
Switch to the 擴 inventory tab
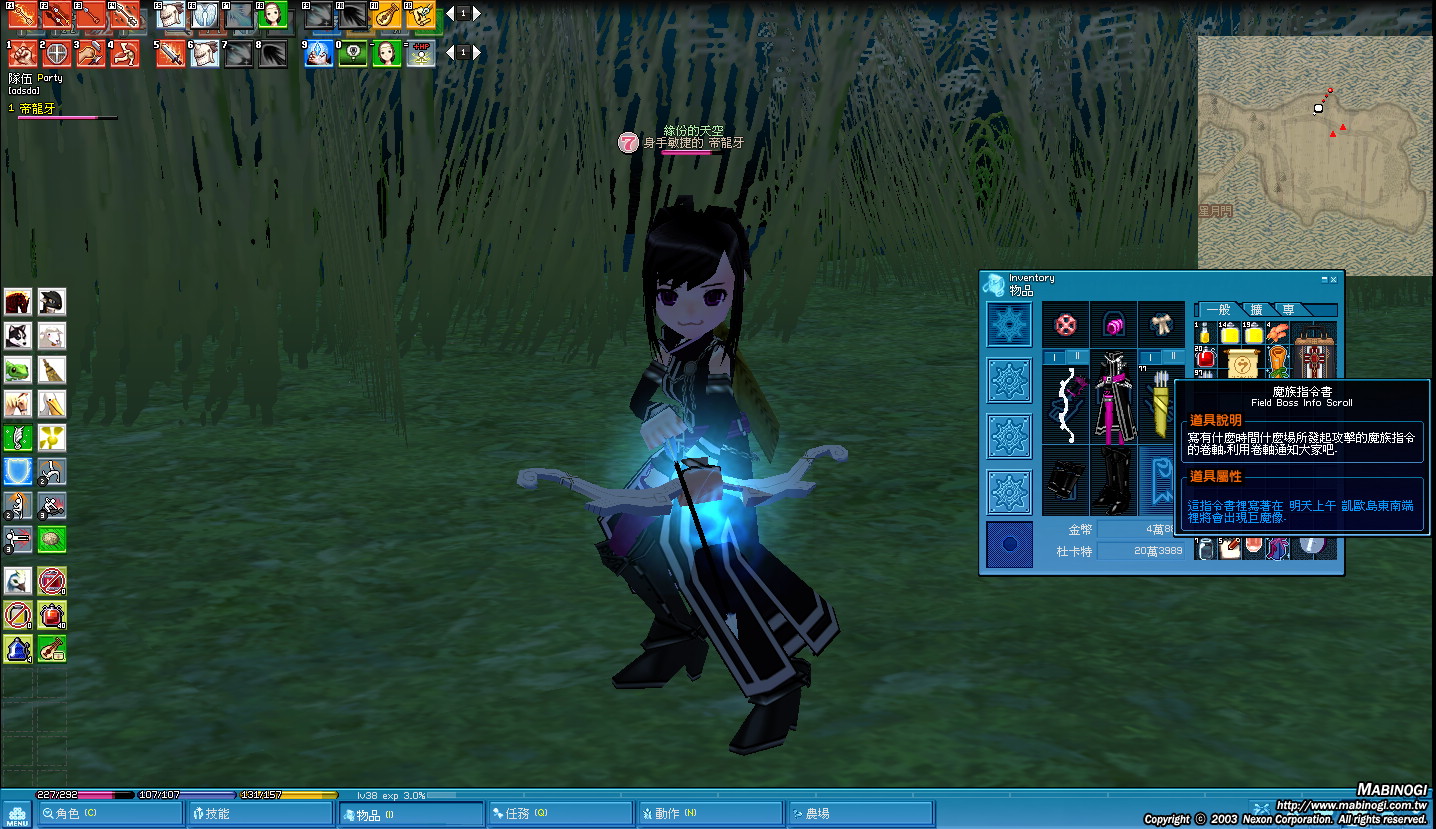[1256, 310]
